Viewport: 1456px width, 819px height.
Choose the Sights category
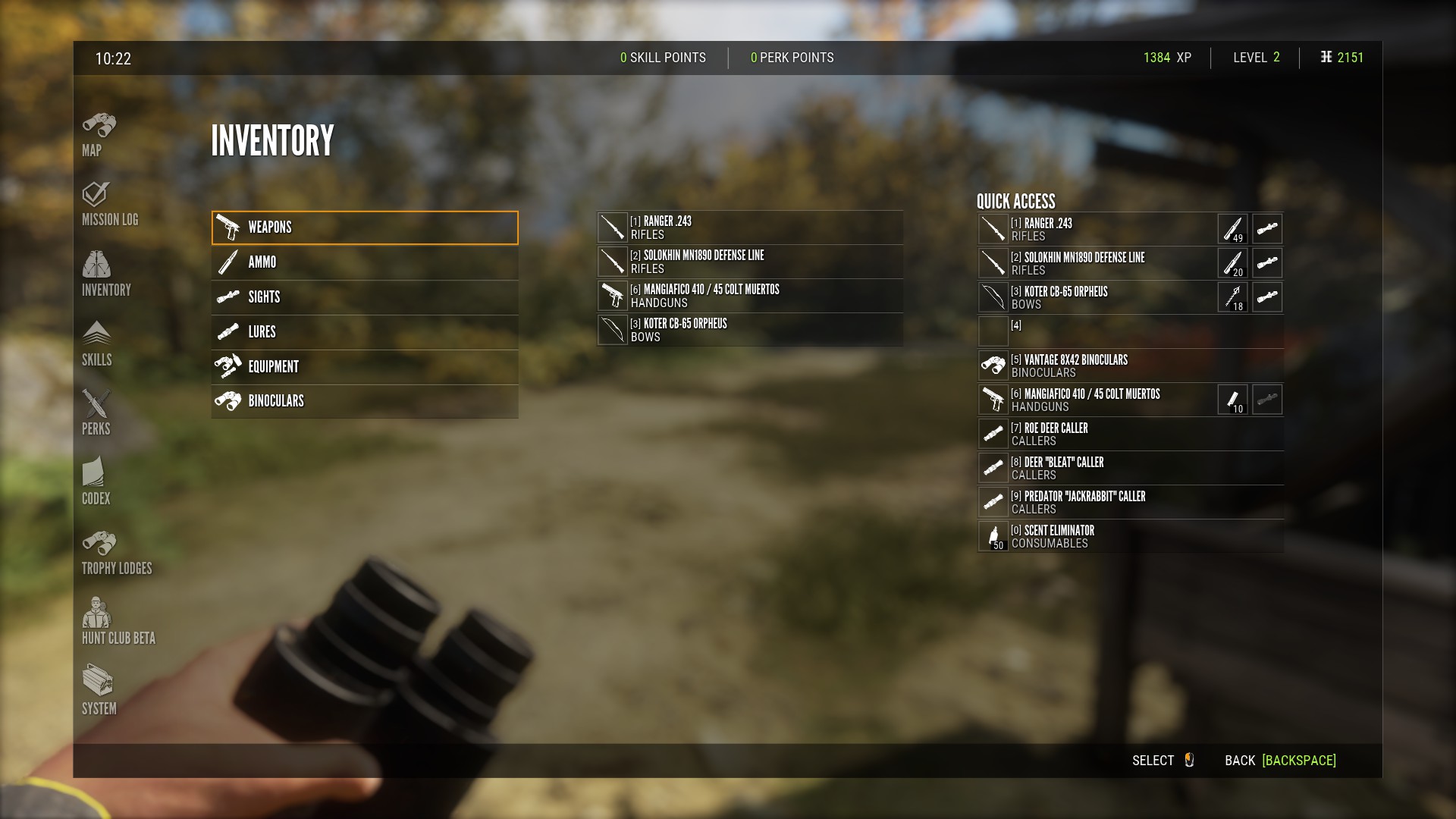click(x=365, y=297)
